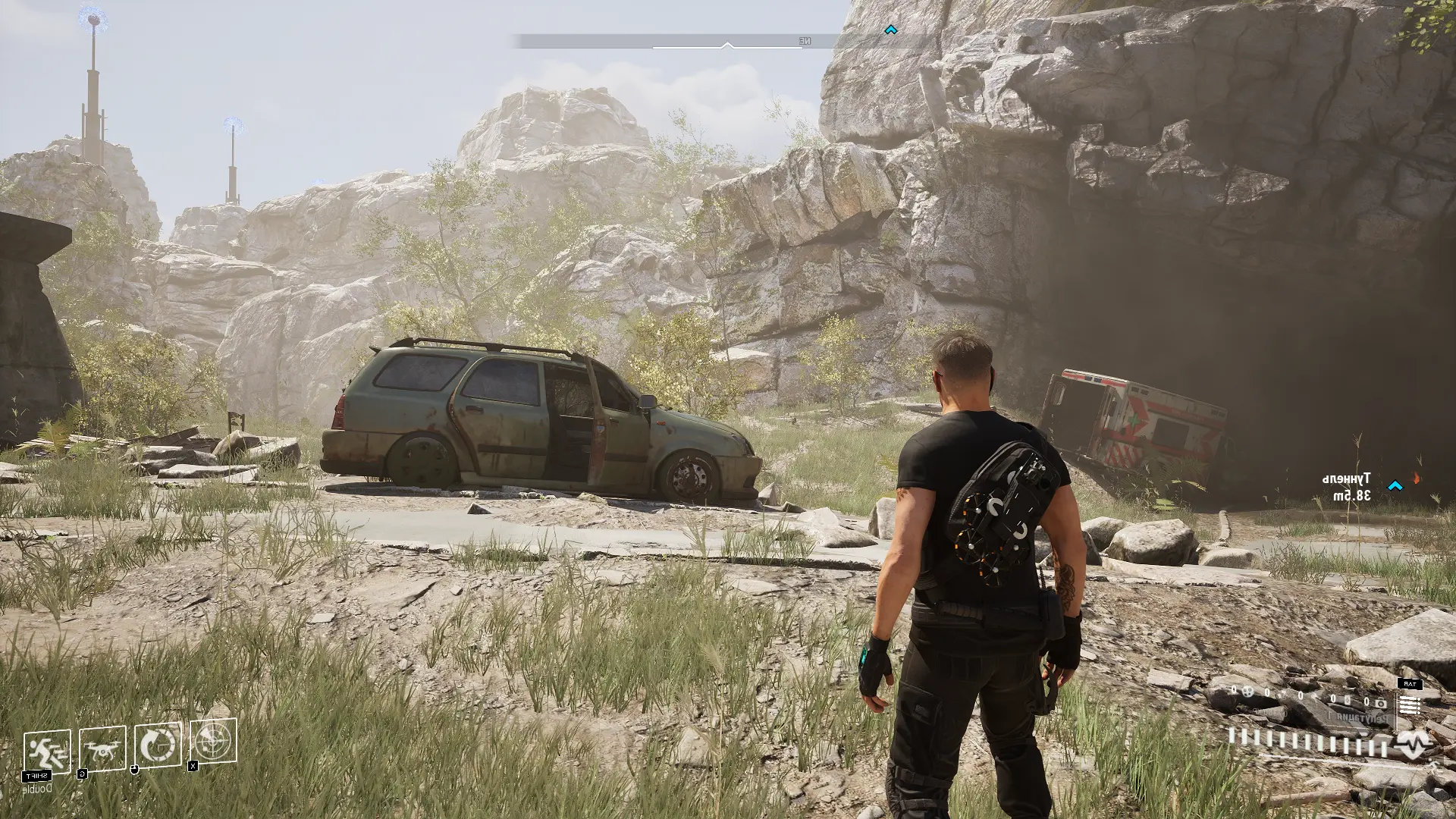
Task: Activate the sprint dash ability icon
Action: [x=47, y=752]
